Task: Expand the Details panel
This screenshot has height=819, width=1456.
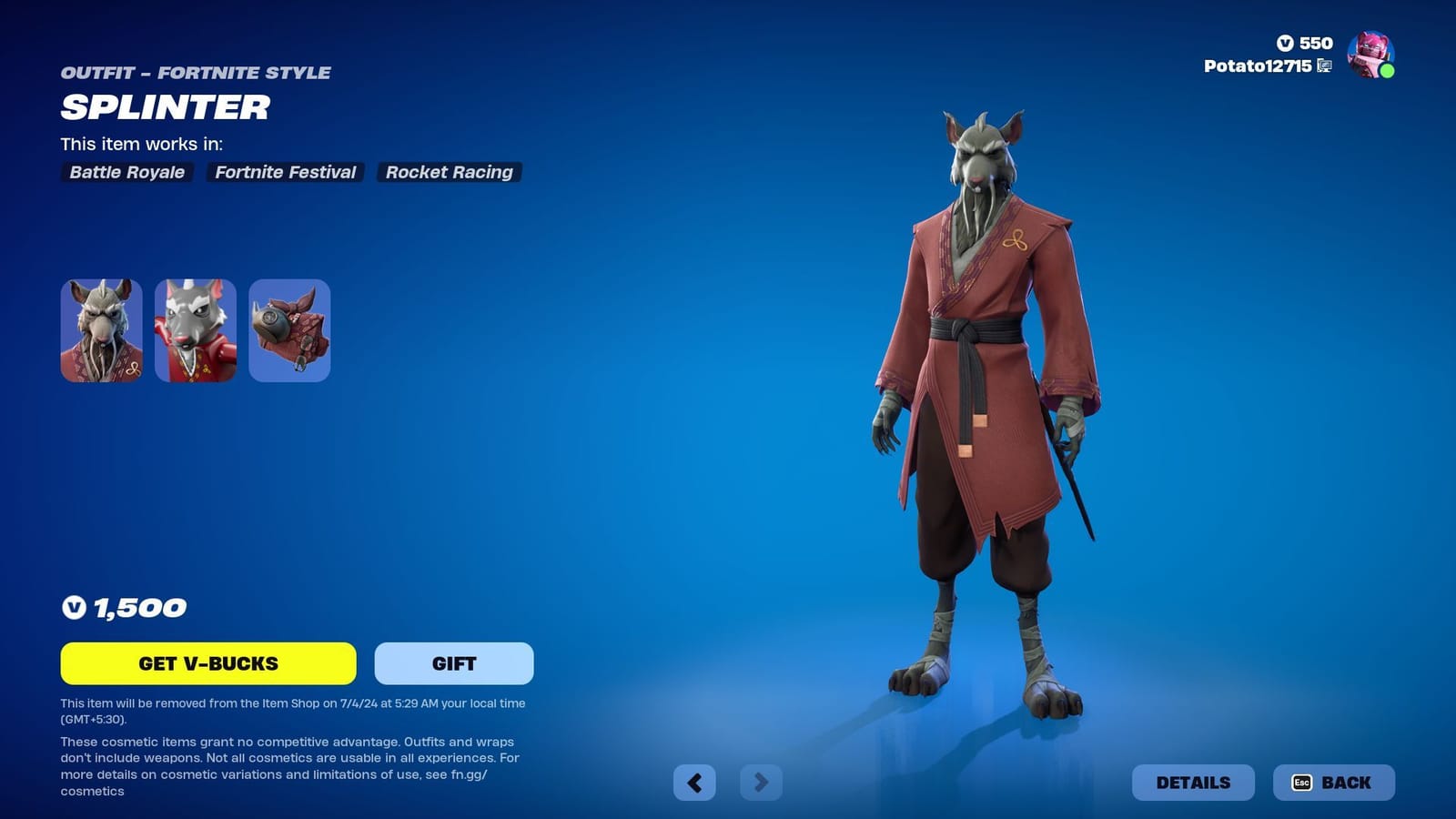Action: pyautogui.click(x=1195, y=782)
